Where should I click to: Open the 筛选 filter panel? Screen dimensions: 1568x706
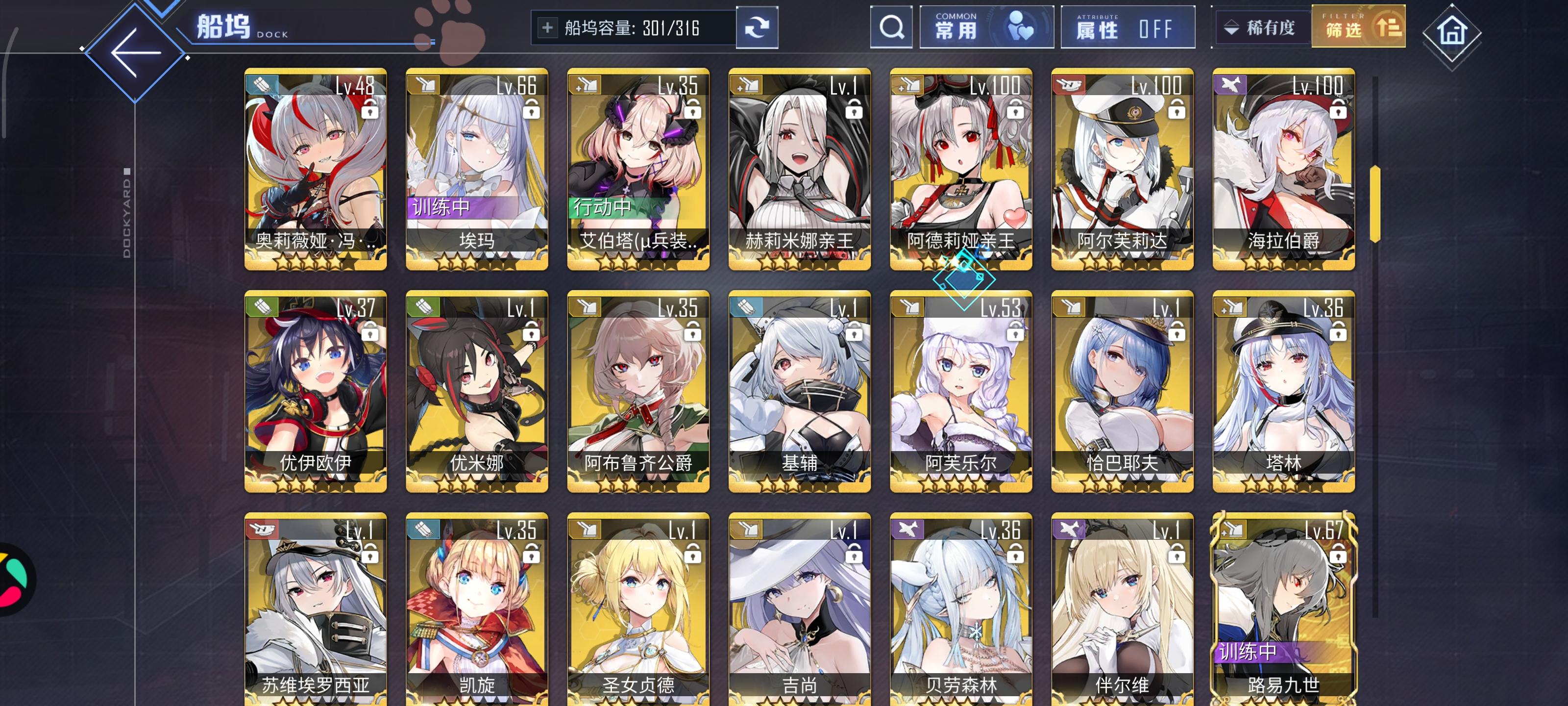coord(1358,27)
